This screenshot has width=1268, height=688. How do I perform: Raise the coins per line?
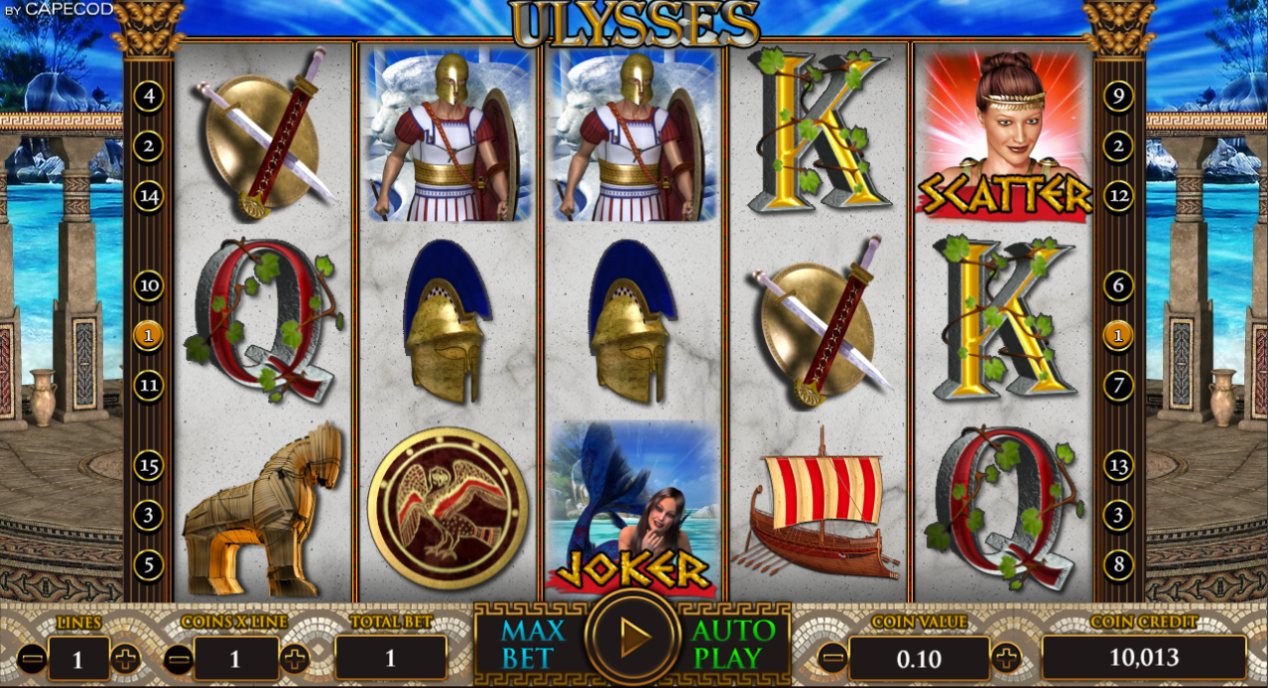(x=294, y=658)
